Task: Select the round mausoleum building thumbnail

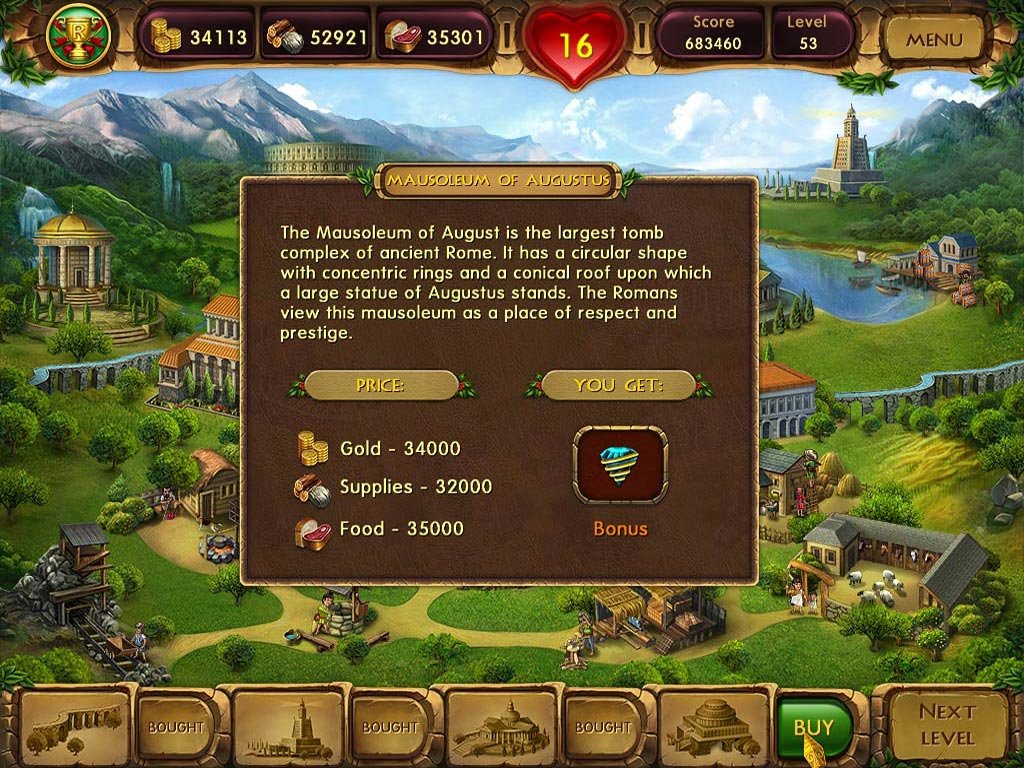Action: pyautogui.click(x=713, y=727)
